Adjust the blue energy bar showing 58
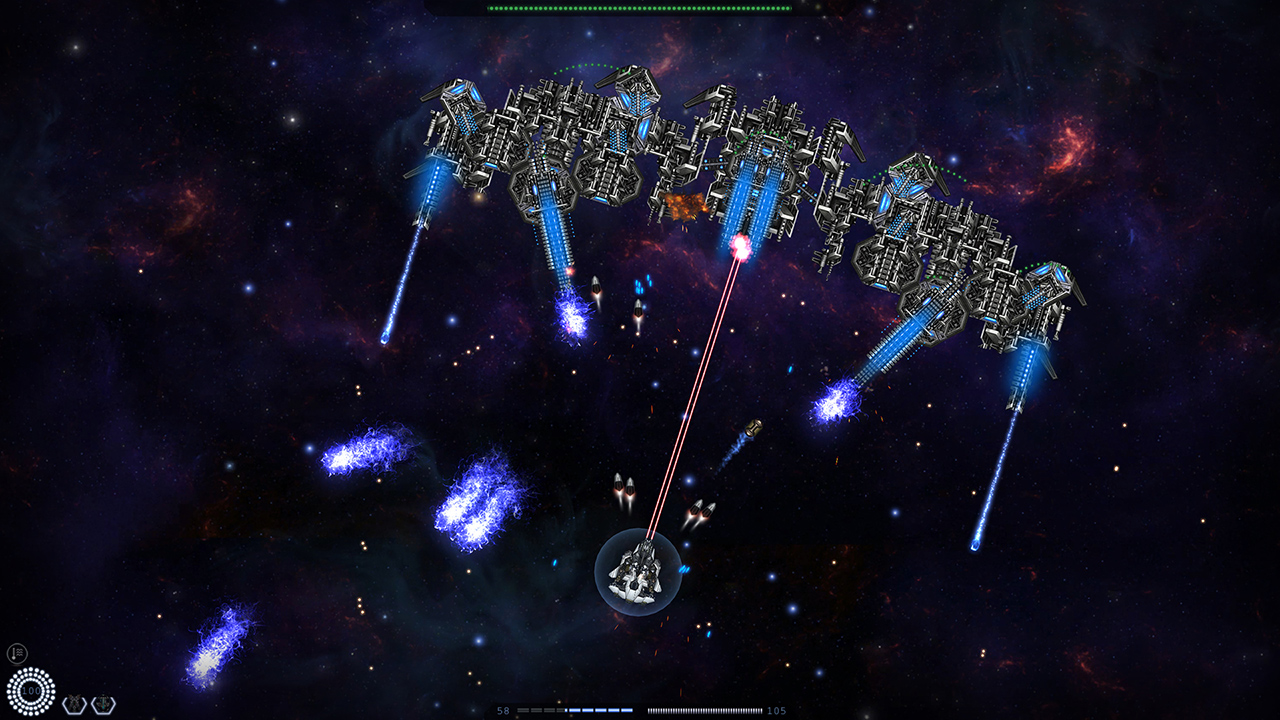This screenshot has height=720, width=1280. 575,710
